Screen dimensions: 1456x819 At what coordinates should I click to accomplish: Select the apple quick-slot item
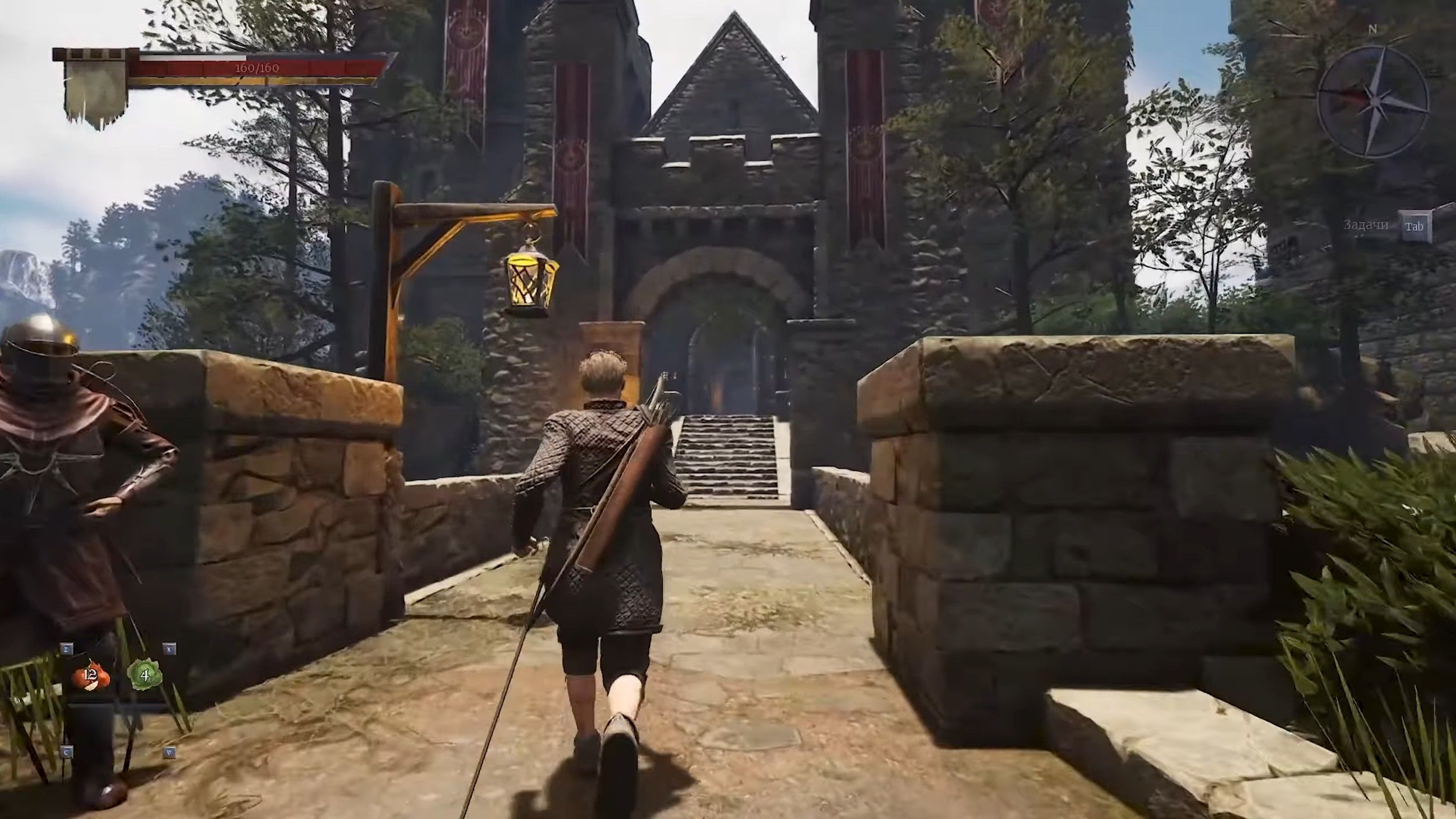pos(90,676)
